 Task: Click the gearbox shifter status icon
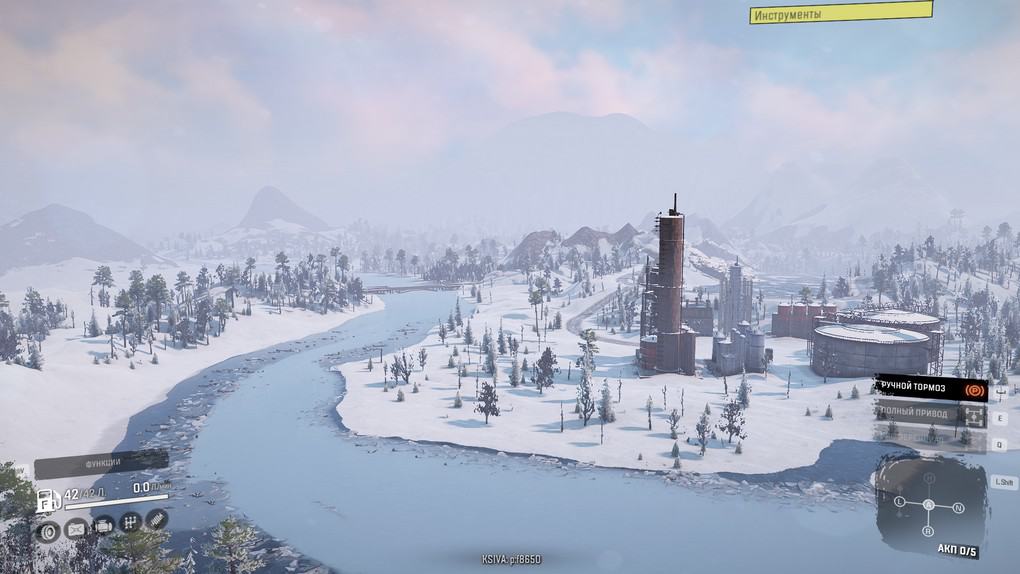tap(130, 522)
